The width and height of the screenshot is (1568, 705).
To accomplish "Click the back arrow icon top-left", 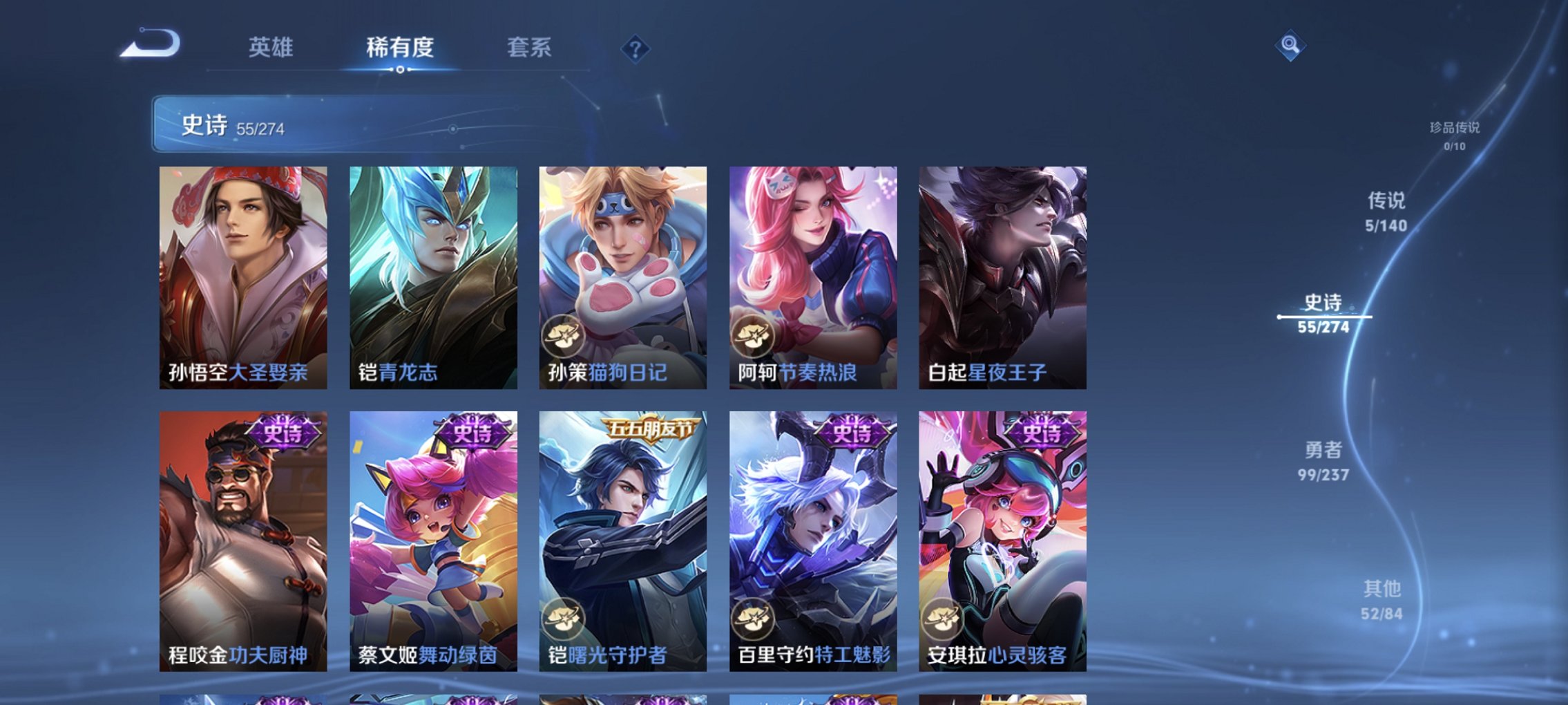I will pyautogui.click(x=150, y=43).
